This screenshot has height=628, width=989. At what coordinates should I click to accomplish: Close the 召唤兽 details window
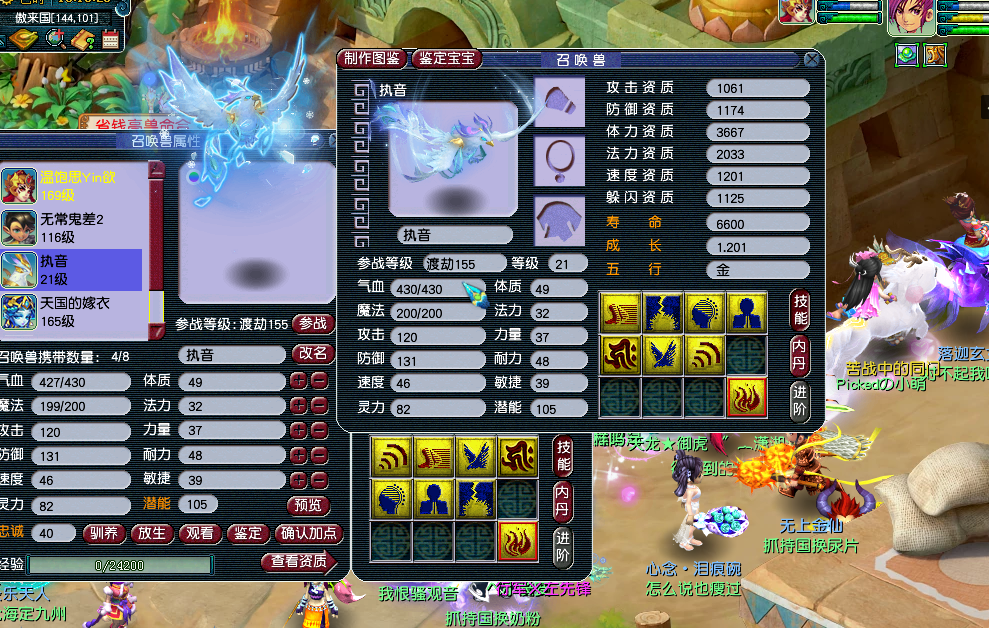coord(812,60)
